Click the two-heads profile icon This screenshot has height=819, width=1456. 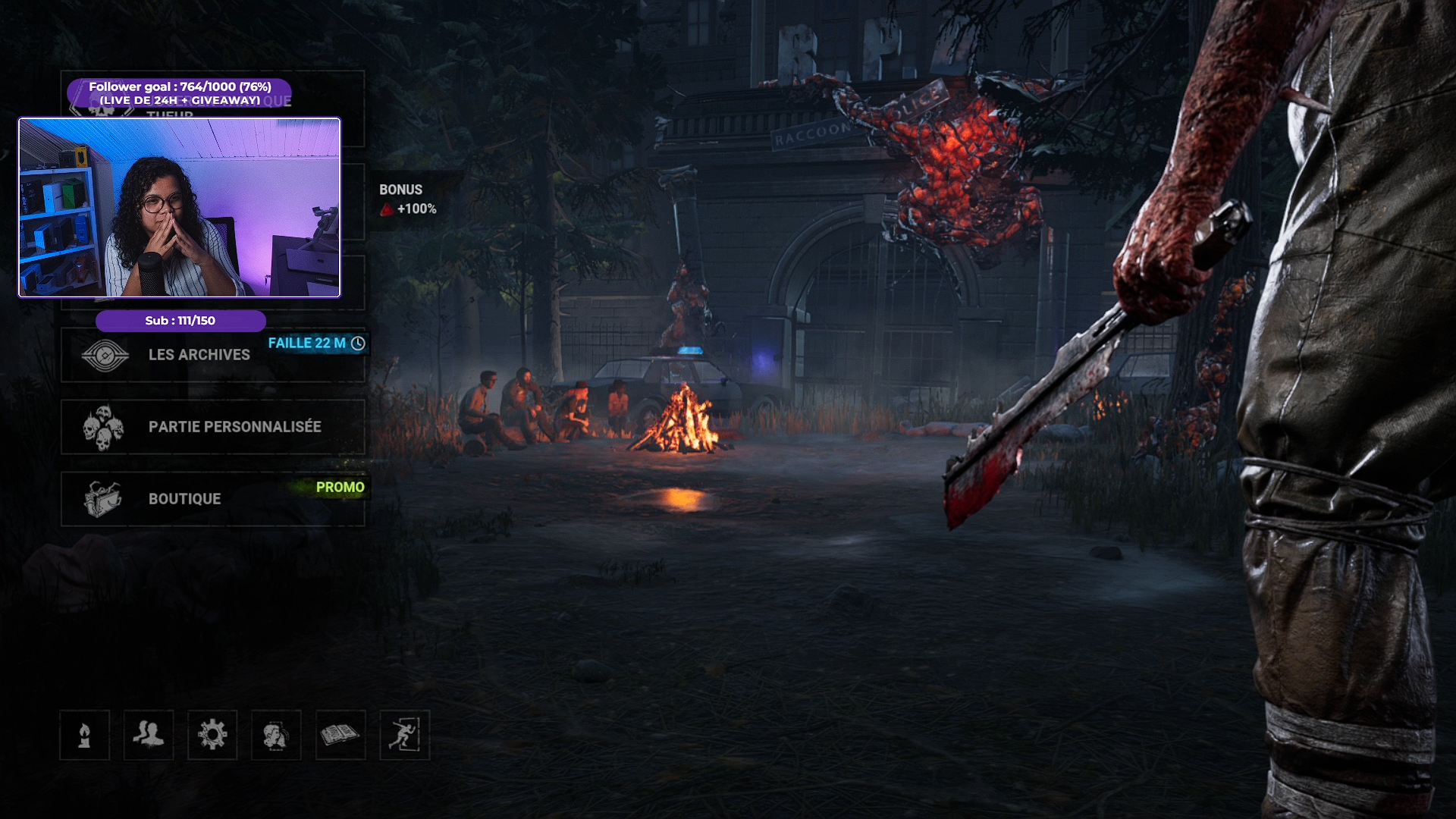pos(276,735)
